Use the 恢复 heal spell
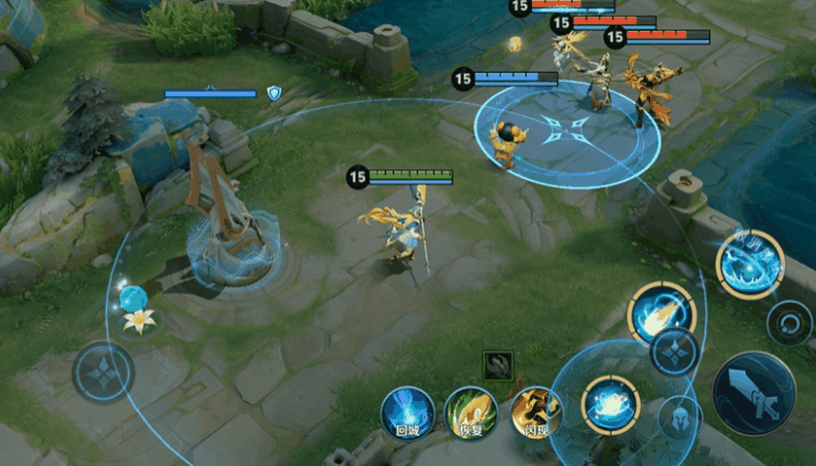Viewport: 816px width, 466px height. pyautogui.click(x=471, y=412)
